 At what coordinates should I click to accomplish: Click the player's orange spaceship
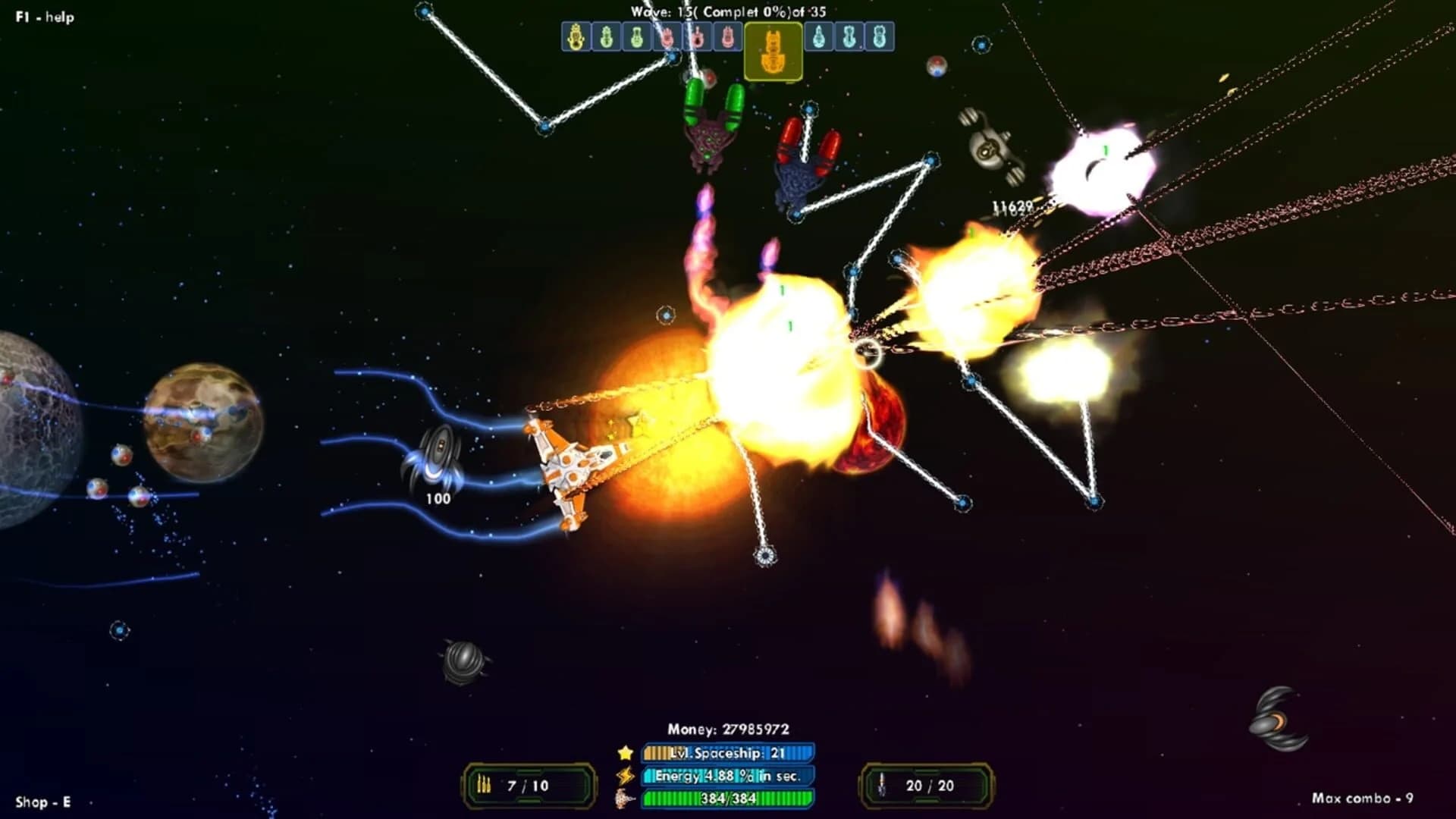pyautogui.click(x=576, y=466)
